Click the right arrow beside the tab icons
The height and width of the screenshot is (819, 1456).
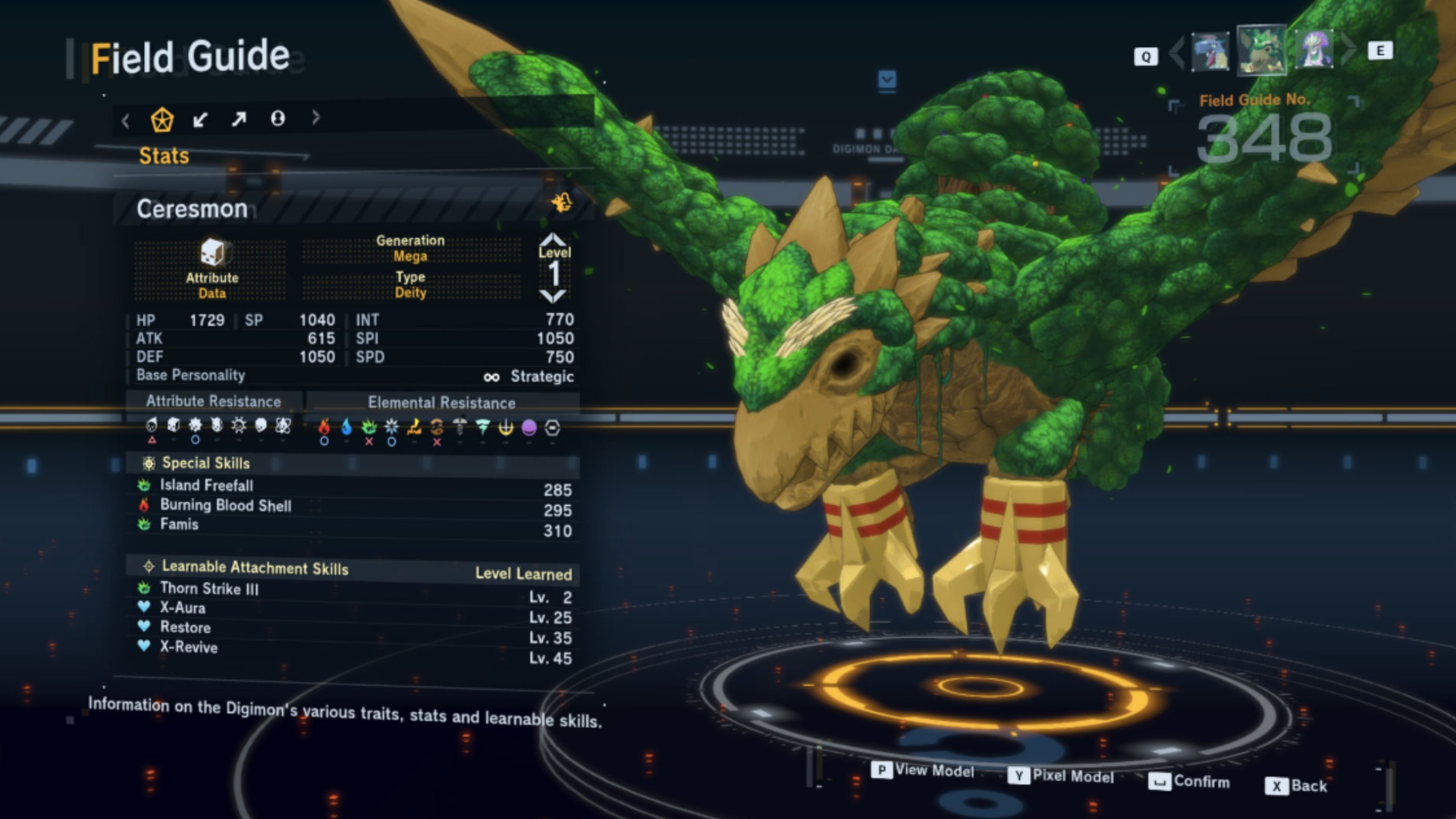click(315, 118)
